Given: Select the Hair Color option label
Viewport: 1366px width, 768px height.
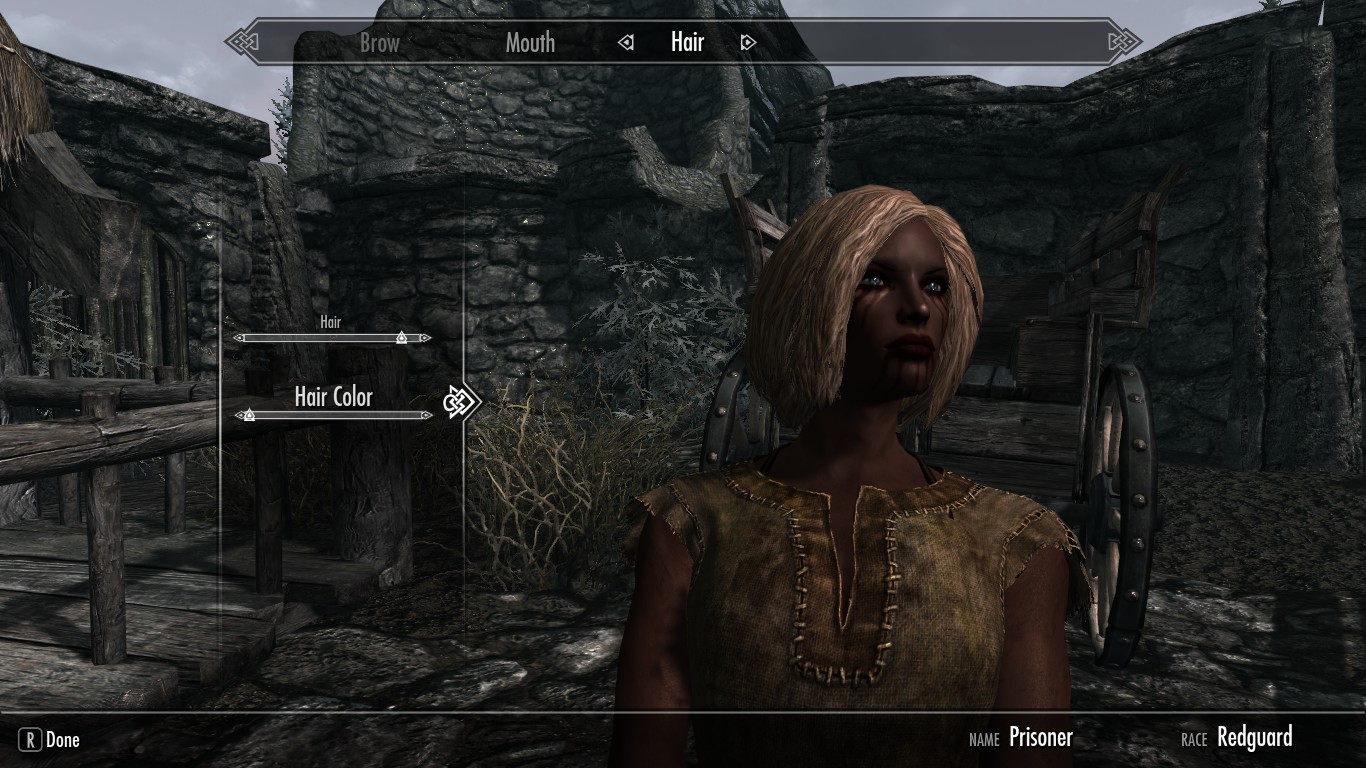Looking at the screenshot, I should [333, 397].
